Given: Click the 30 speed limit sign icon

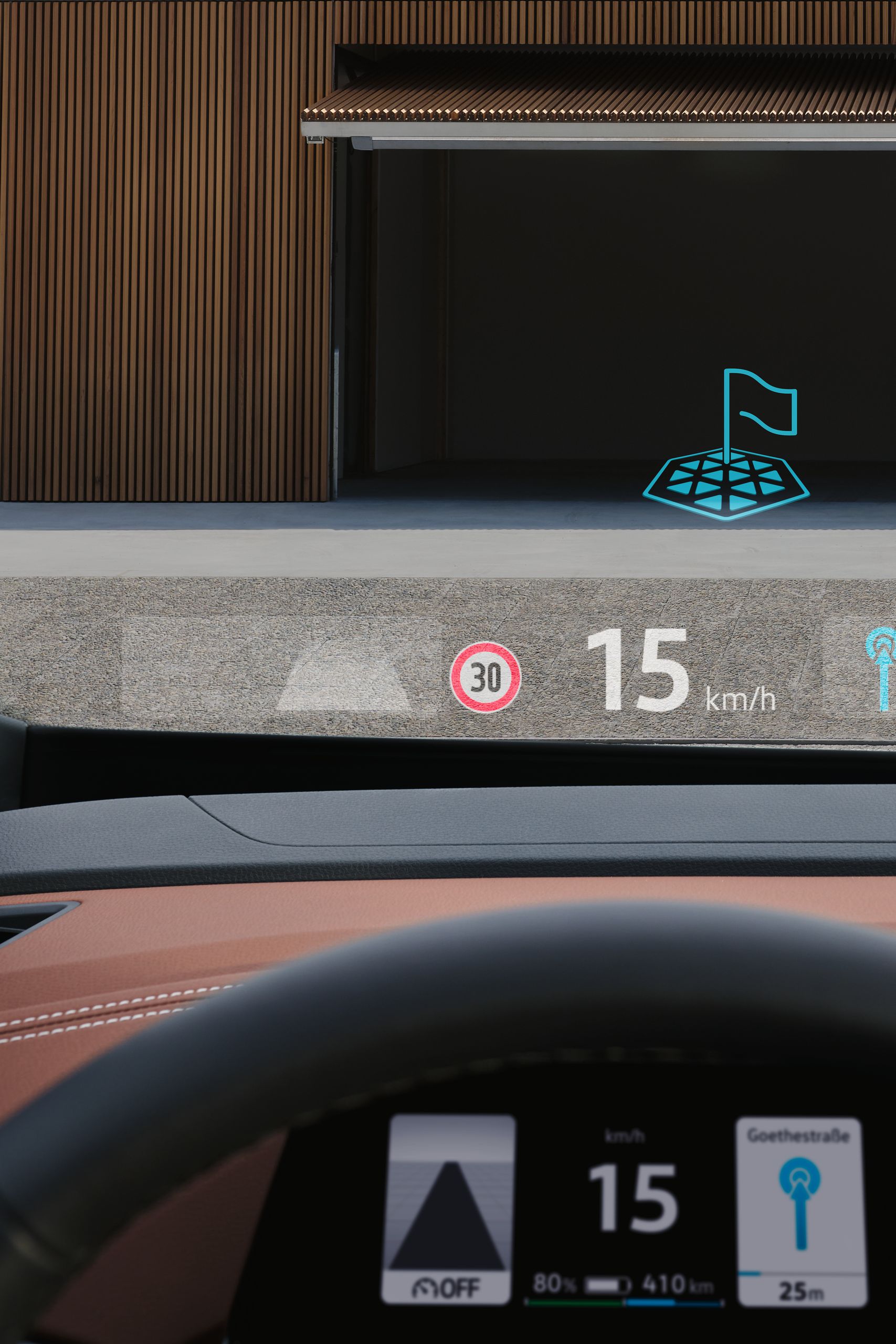Looking at the screenshot, I should click(x=485, y=677).
